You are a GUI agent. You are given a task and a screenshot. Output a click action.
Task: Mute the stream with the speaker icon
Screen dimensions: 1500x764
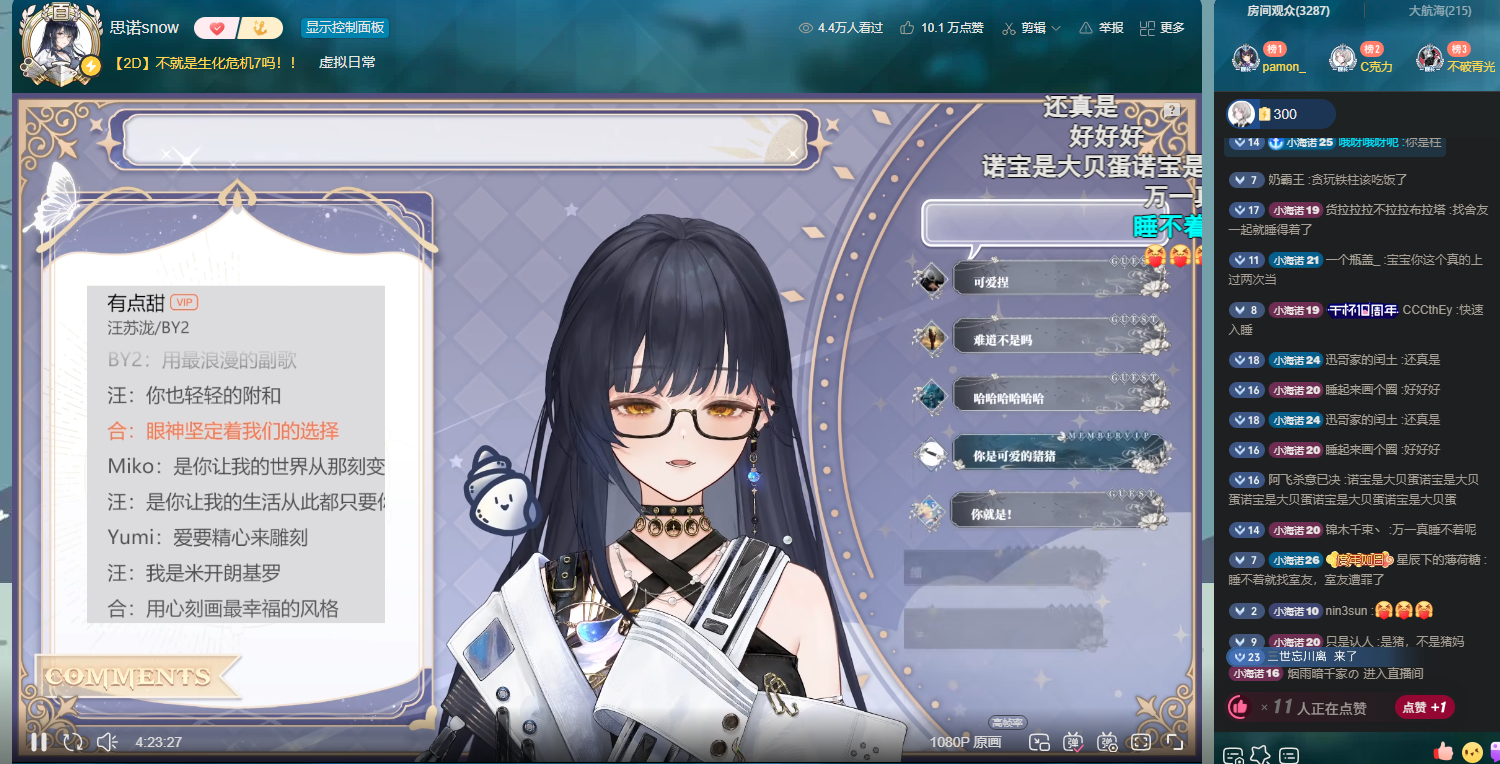point(107,742)
